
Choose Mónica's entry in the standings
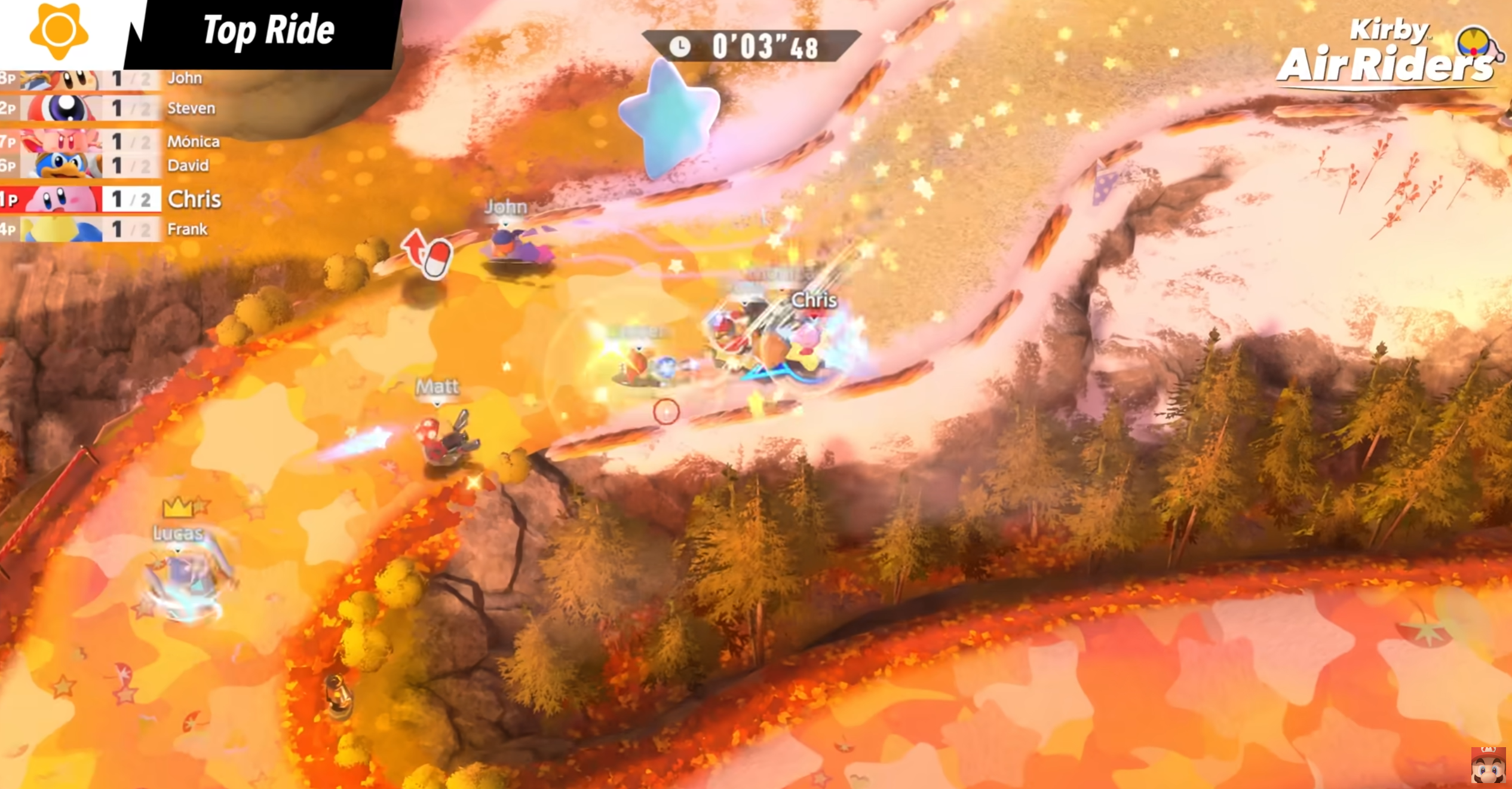tap(108, 142)
